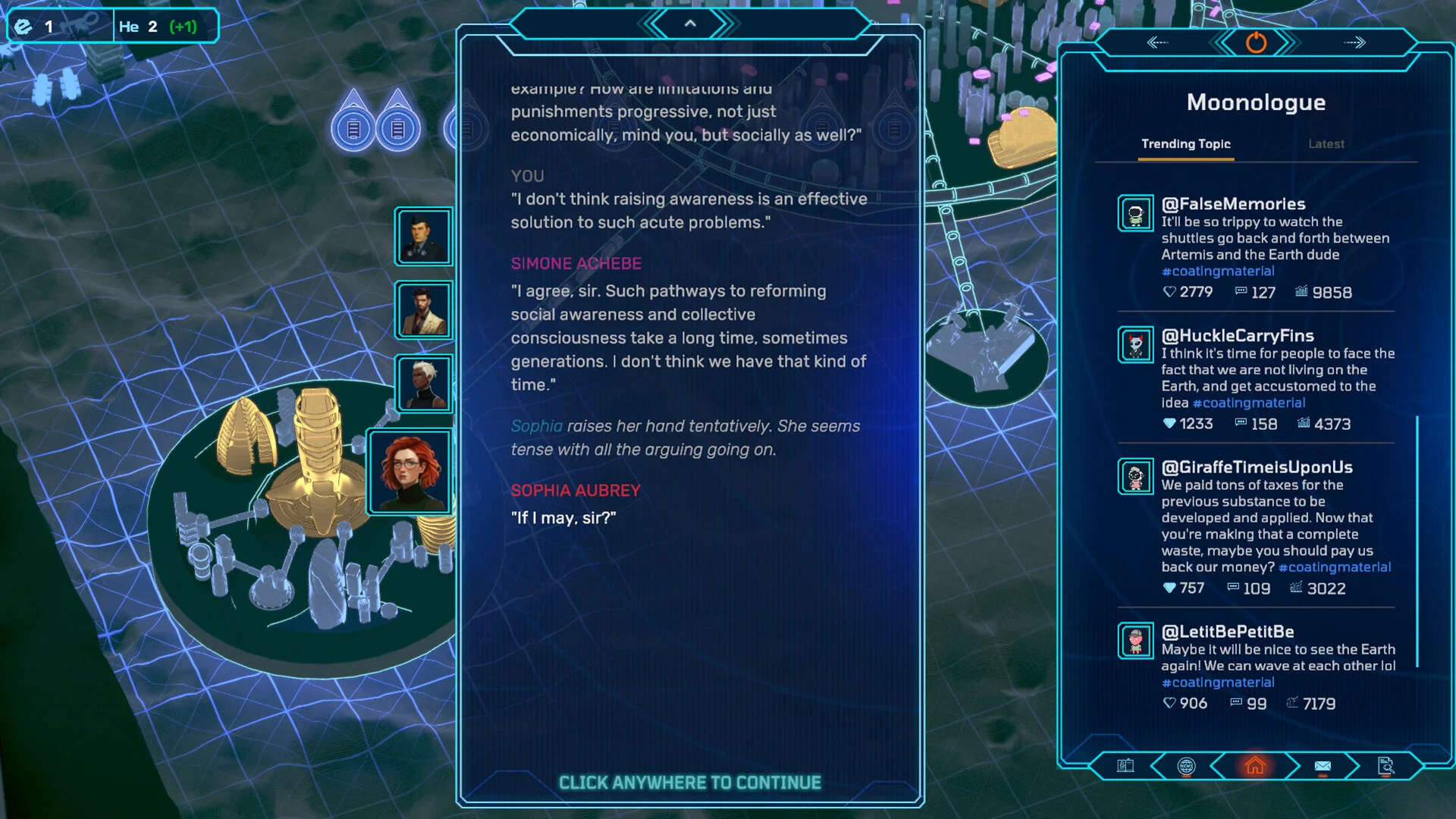Select the Trending Topic tab
The image size is (1456, 819).
click(1186, 144)
